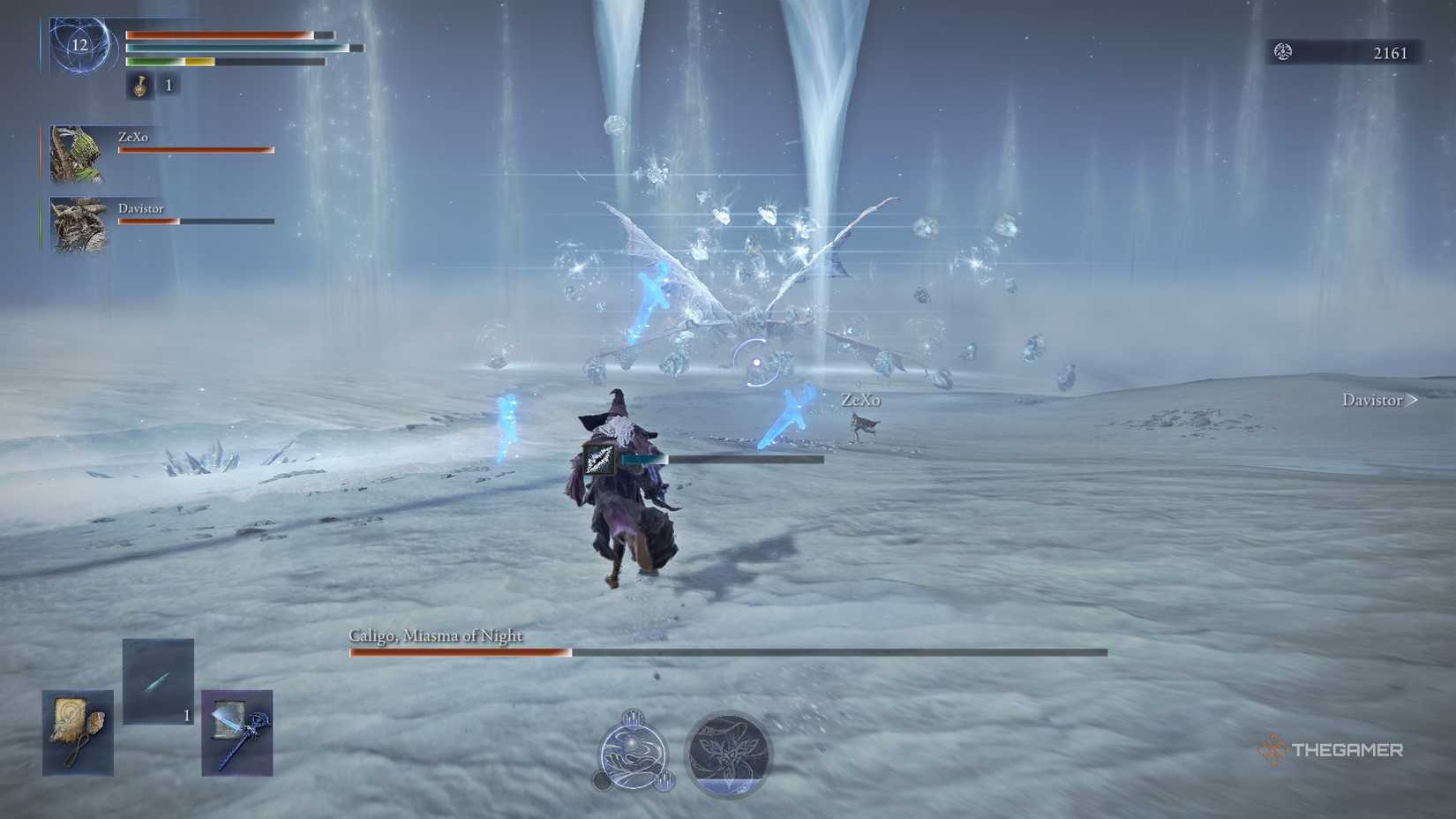Click the lock-on targeting reticle
Image resolution: width=1456 pixels, height=819 pixels.
pyautogui.click(x=754, y=362)
